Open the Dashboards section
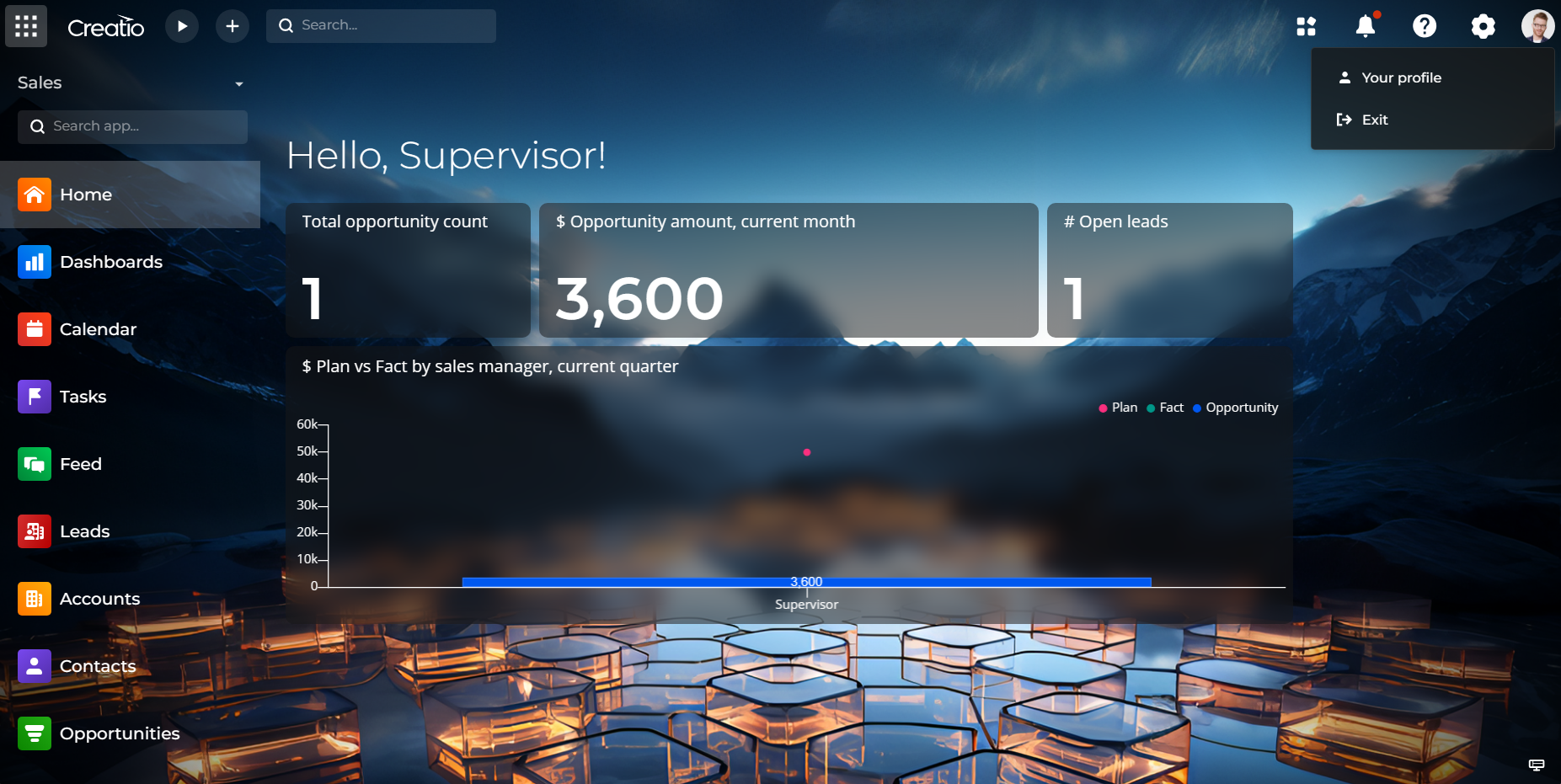 pyautogui.click(x=112, y=262)
